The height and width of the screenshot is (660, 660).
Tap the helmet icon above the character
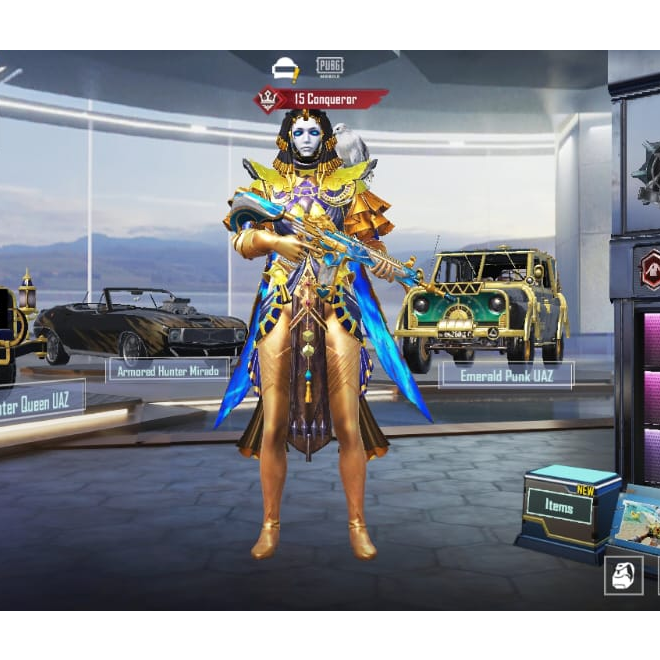[286, 69]
